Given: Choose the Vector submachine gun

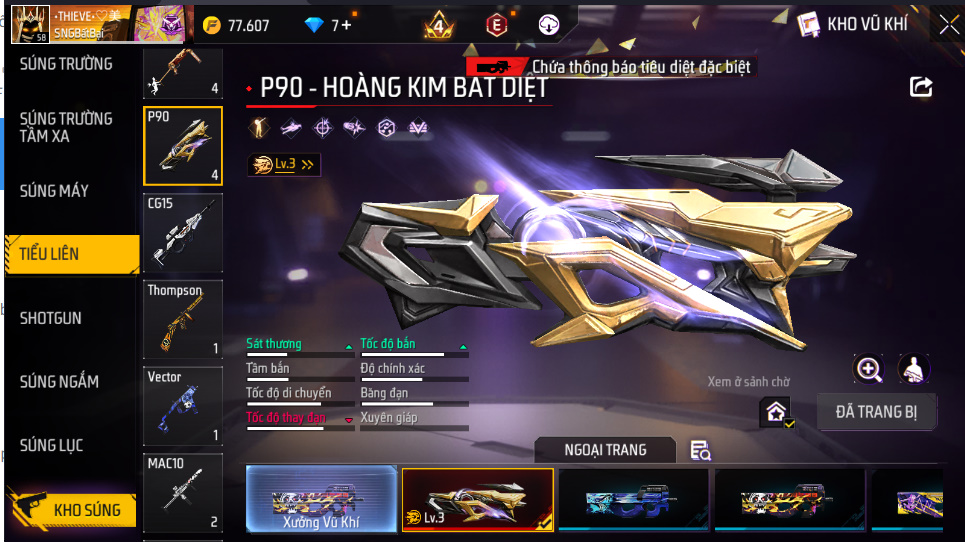Looking at the screenshot, I should [x=183, y=406].
